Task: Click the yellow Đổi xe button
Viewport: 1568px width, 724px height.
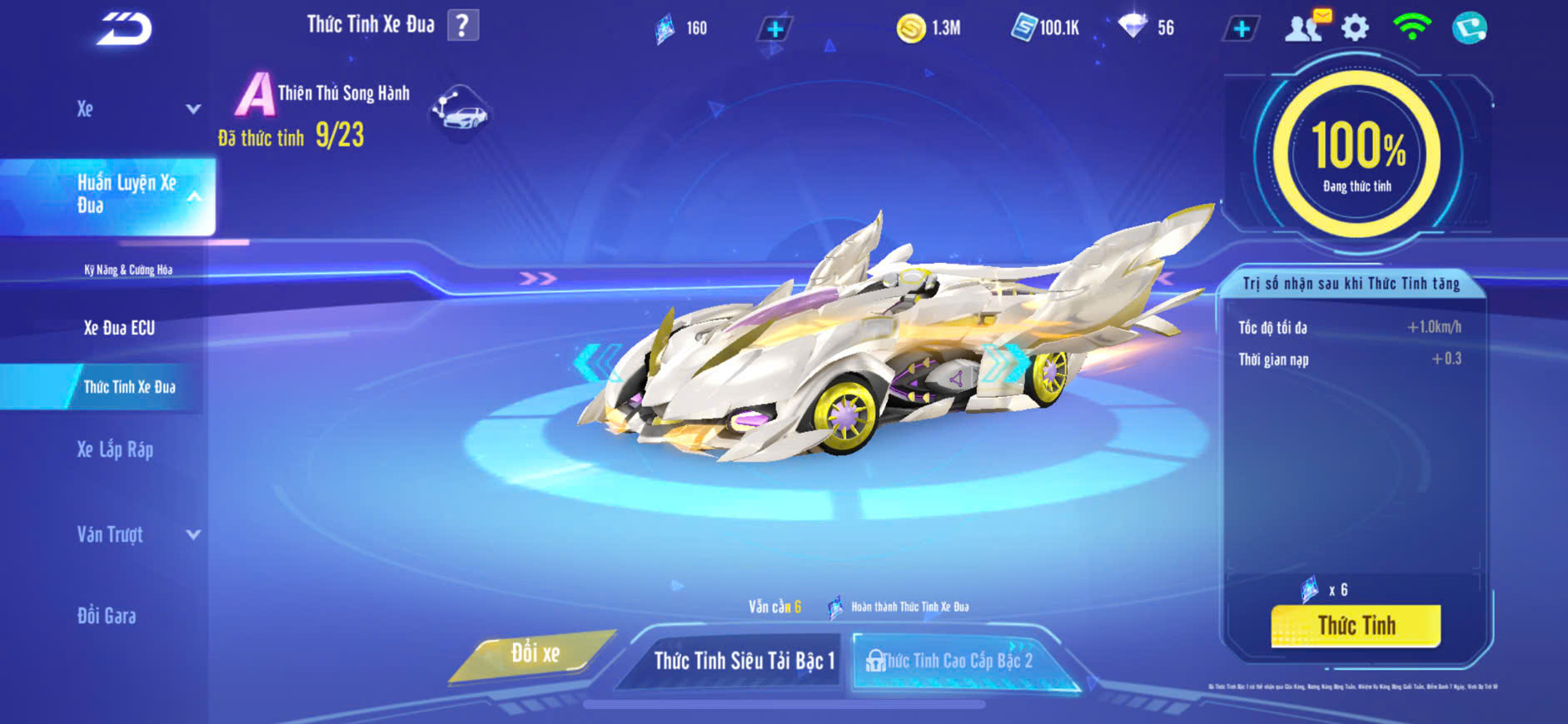Action: pyautogui.click(x=535, y=654)
